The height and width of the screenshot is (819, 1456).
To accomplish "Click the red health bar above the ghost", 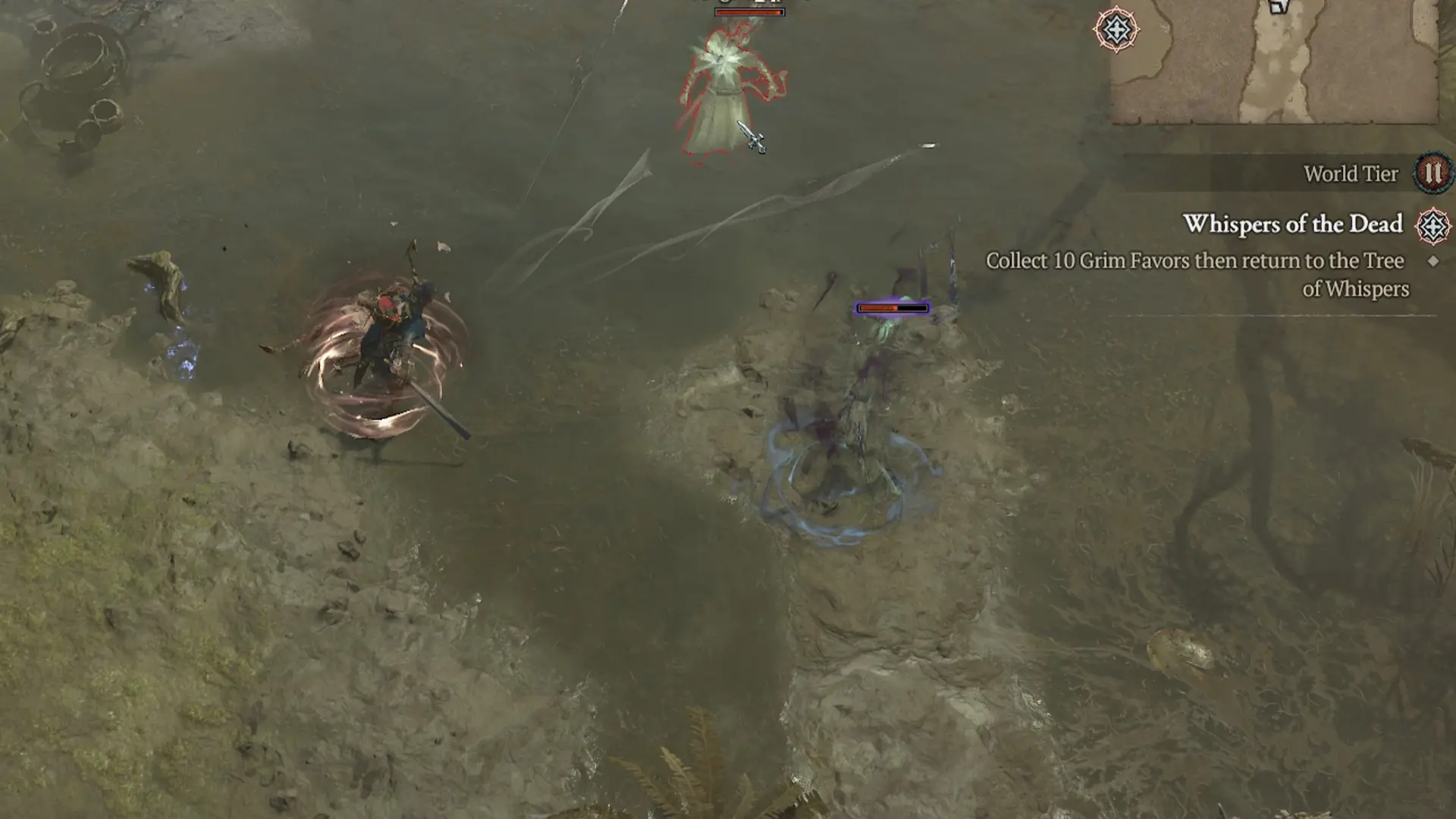I will [749, 11].
